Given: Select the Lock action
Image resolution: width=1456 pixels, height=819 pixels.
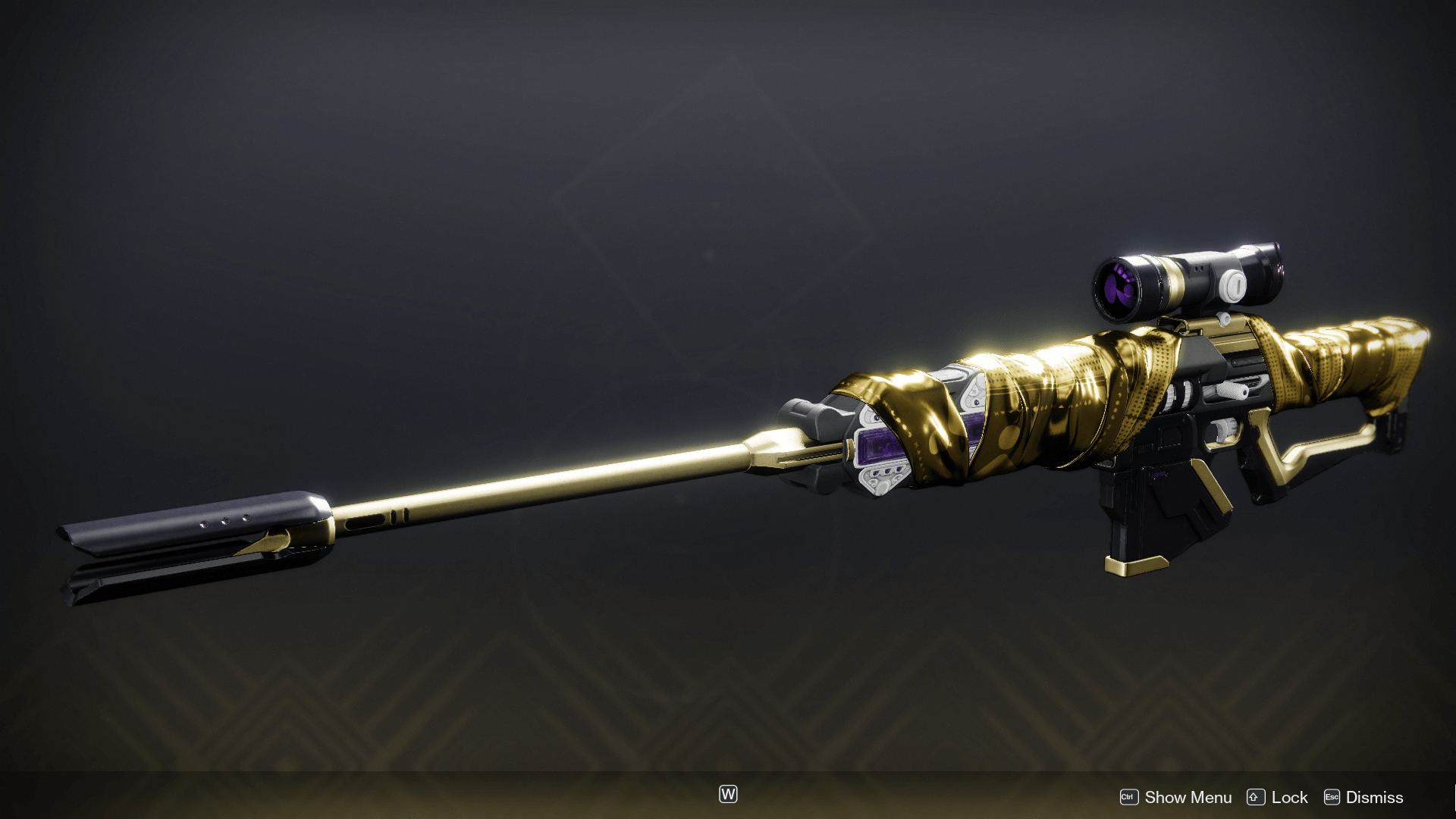Looking at the screenshot, I should 1289,797.
